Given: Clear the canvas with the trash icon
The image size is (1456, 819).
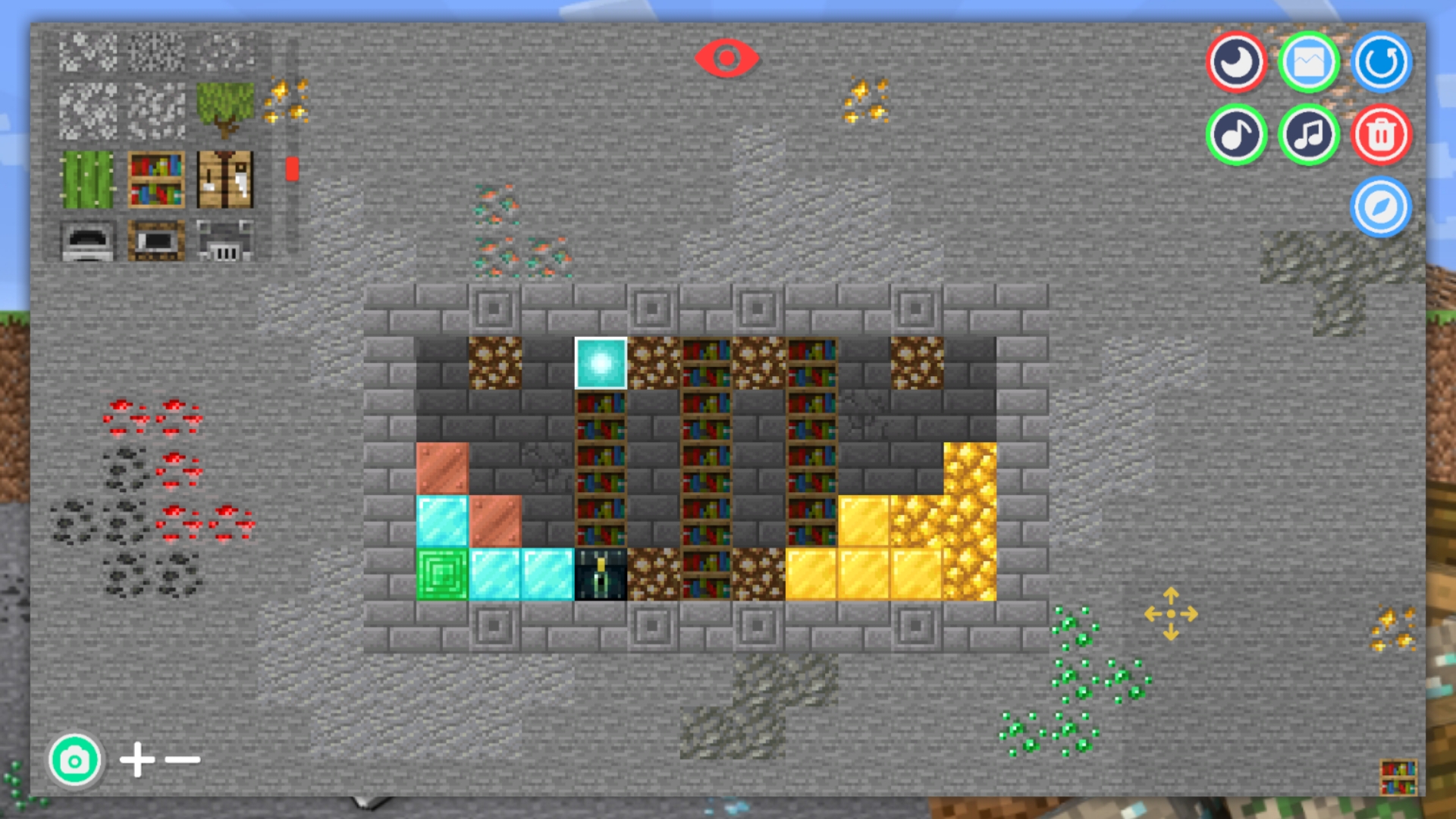Looking at the screenshot, I should pos(1381,134).
